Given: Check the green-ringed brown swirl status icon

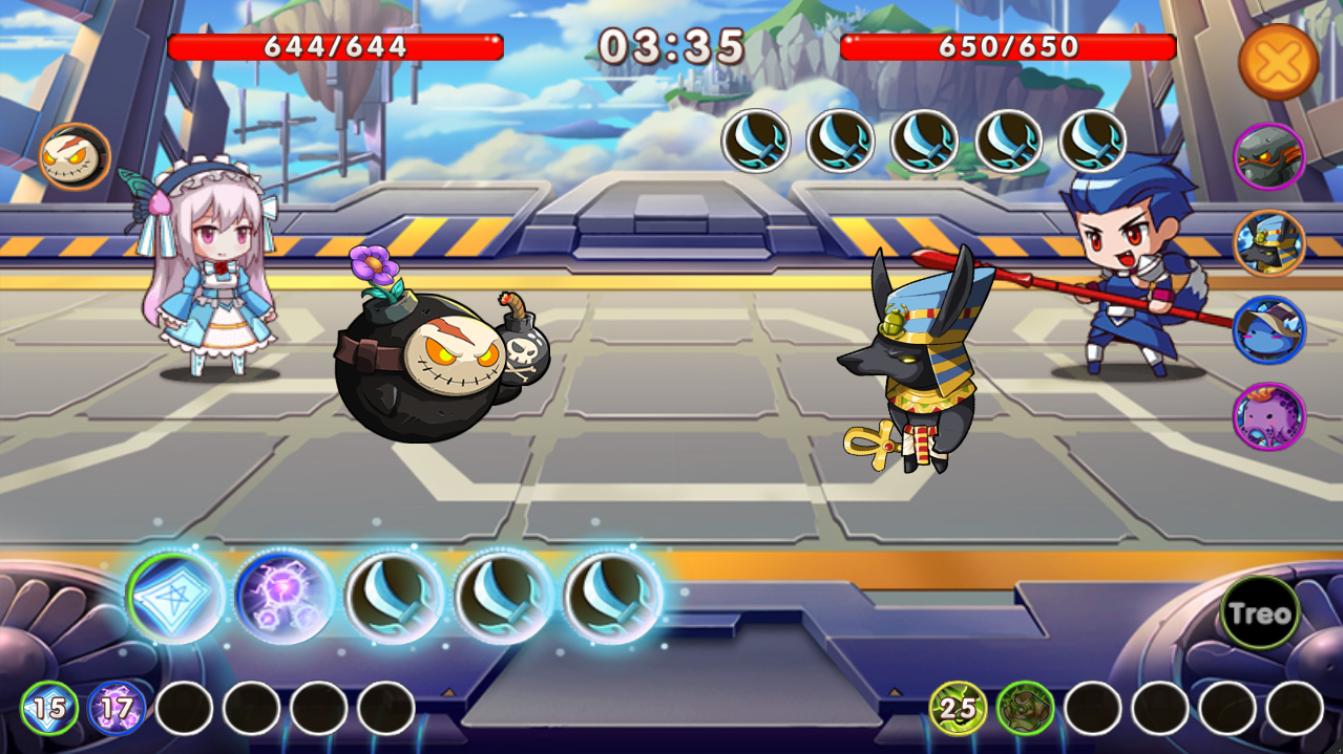Looking at the screenshot, I should pyautogui.click(x=1024, y=709).
